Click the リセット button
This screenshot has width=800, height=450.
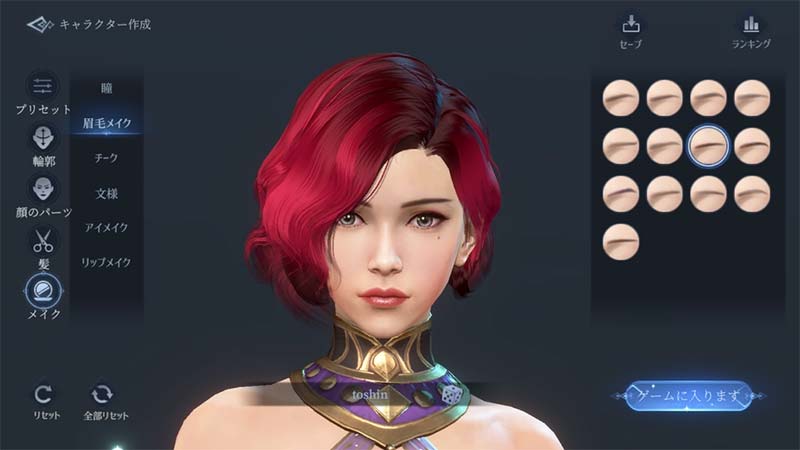44,400
